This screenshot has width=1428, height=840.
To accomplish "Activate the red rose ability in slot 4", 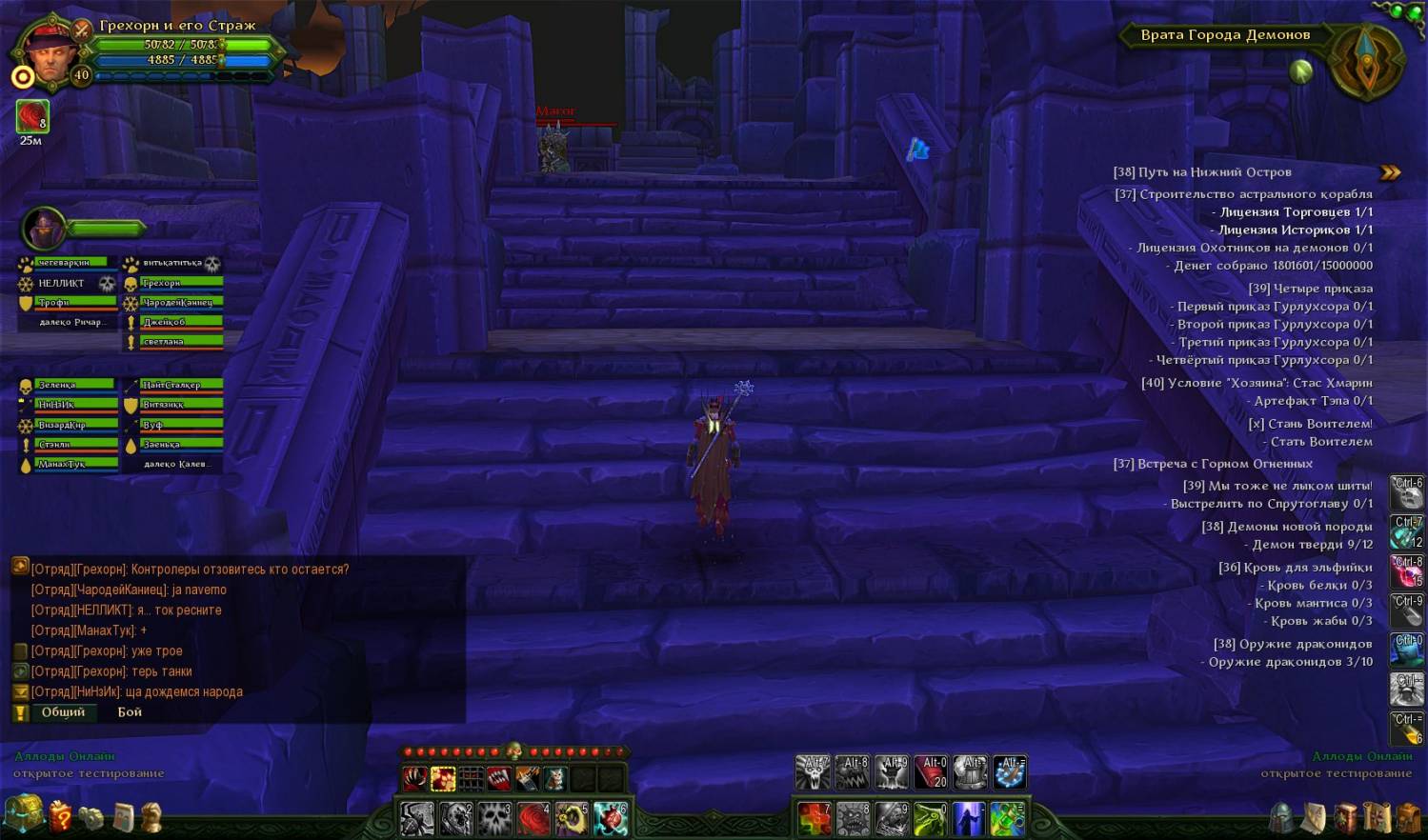I will tap(533, 818).
